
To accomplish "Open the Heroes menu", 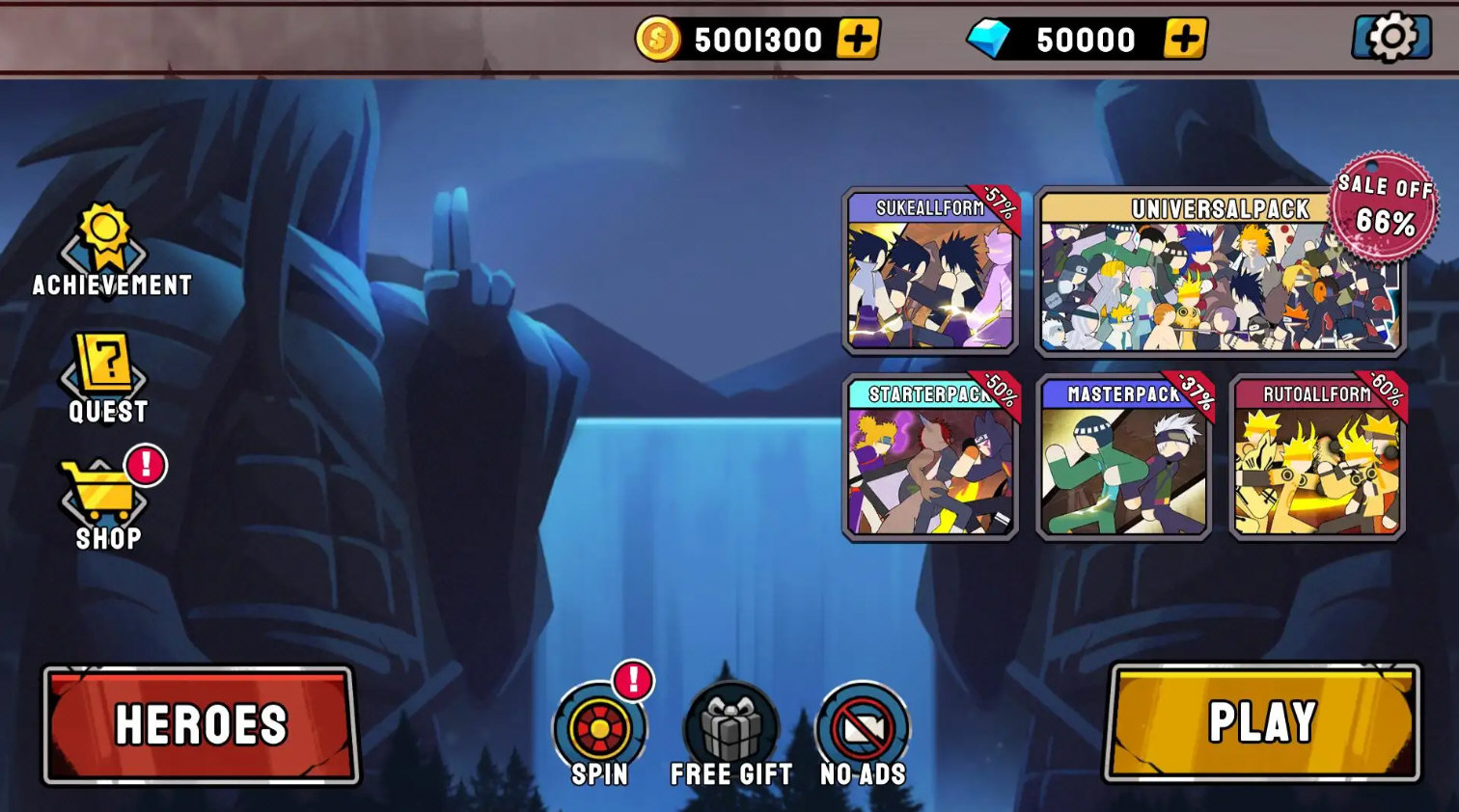I will (201, 724).
